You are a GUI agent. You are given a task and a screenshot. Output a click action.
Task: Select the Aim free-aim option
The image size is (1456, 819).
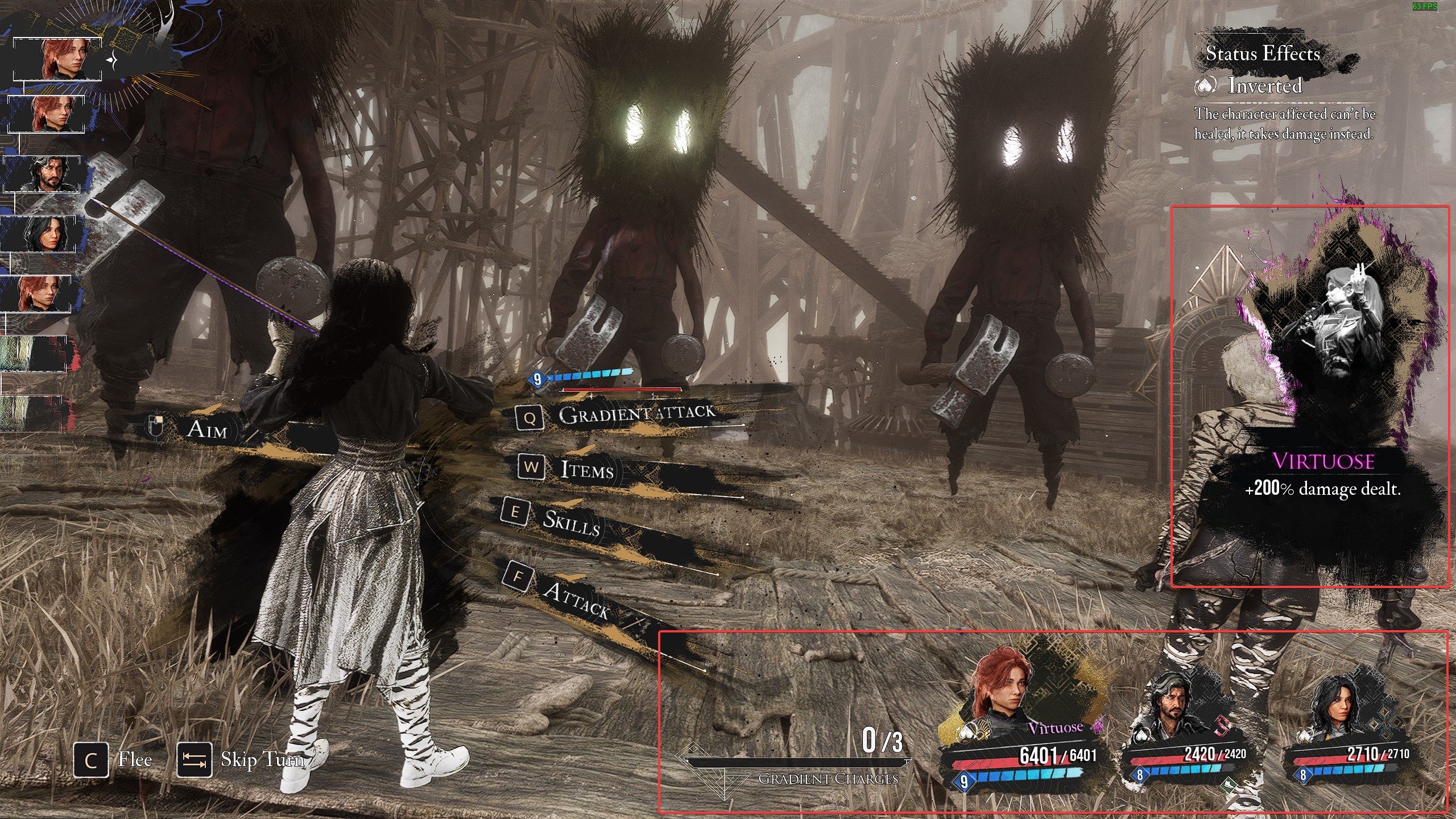point(206,429)
